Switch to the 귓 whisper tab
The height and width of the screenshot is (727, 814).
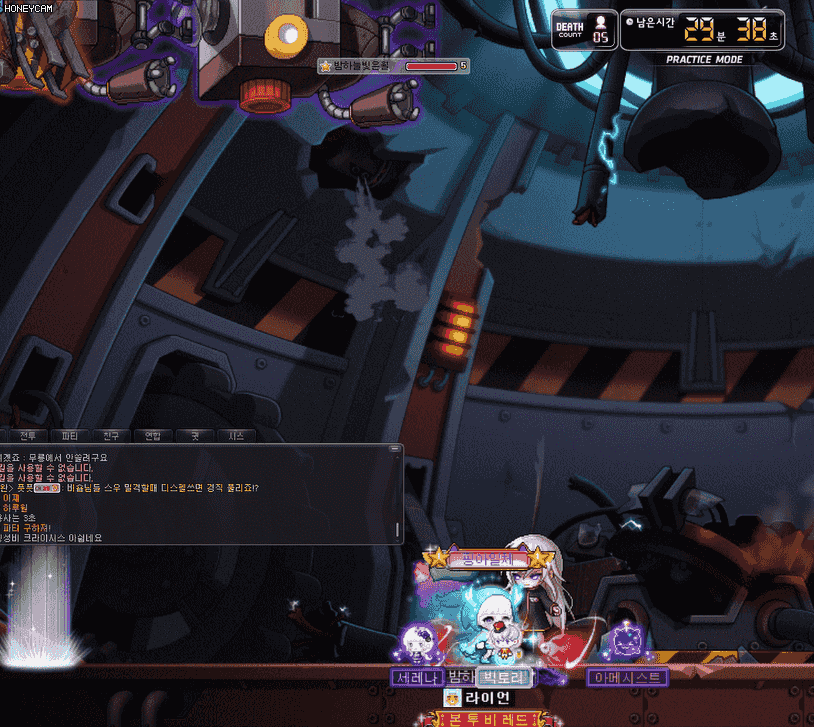(194, 436)
